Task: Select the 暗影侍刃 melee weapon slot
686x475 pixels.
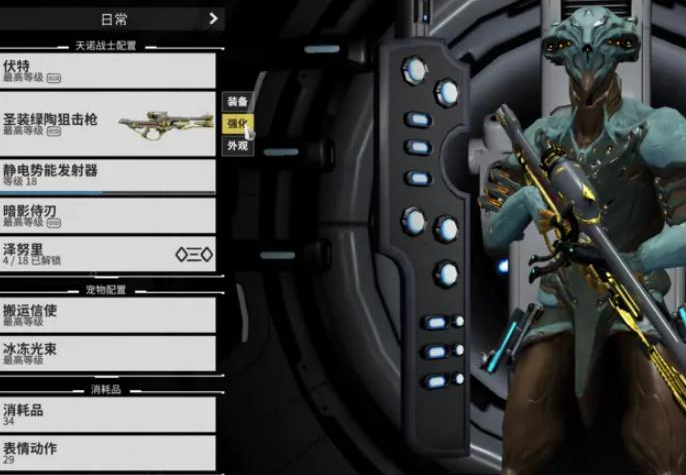Action: 107,216
